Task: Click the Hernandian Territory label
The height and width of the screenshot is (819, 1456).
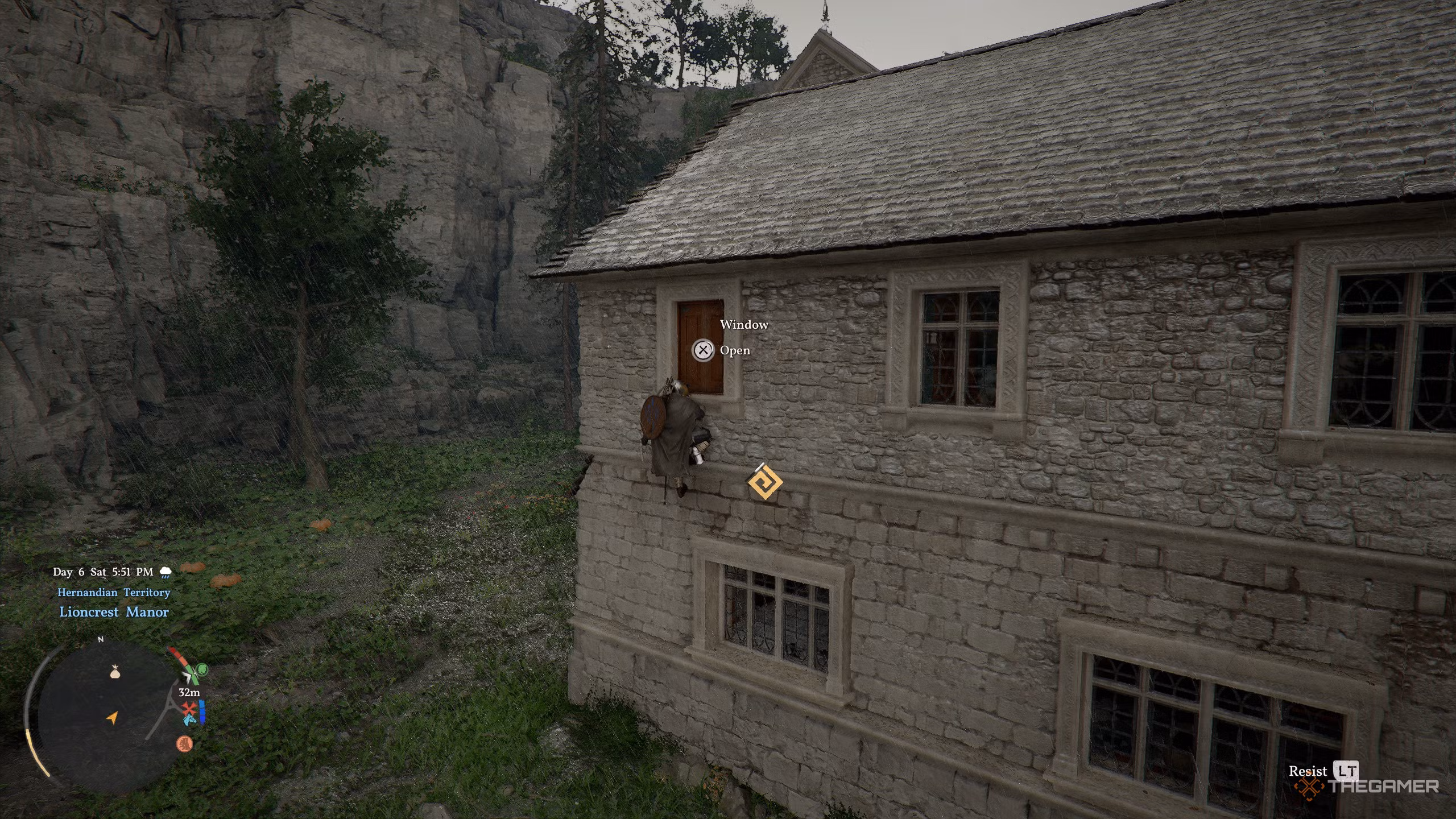Action: [x=113, y=592]
